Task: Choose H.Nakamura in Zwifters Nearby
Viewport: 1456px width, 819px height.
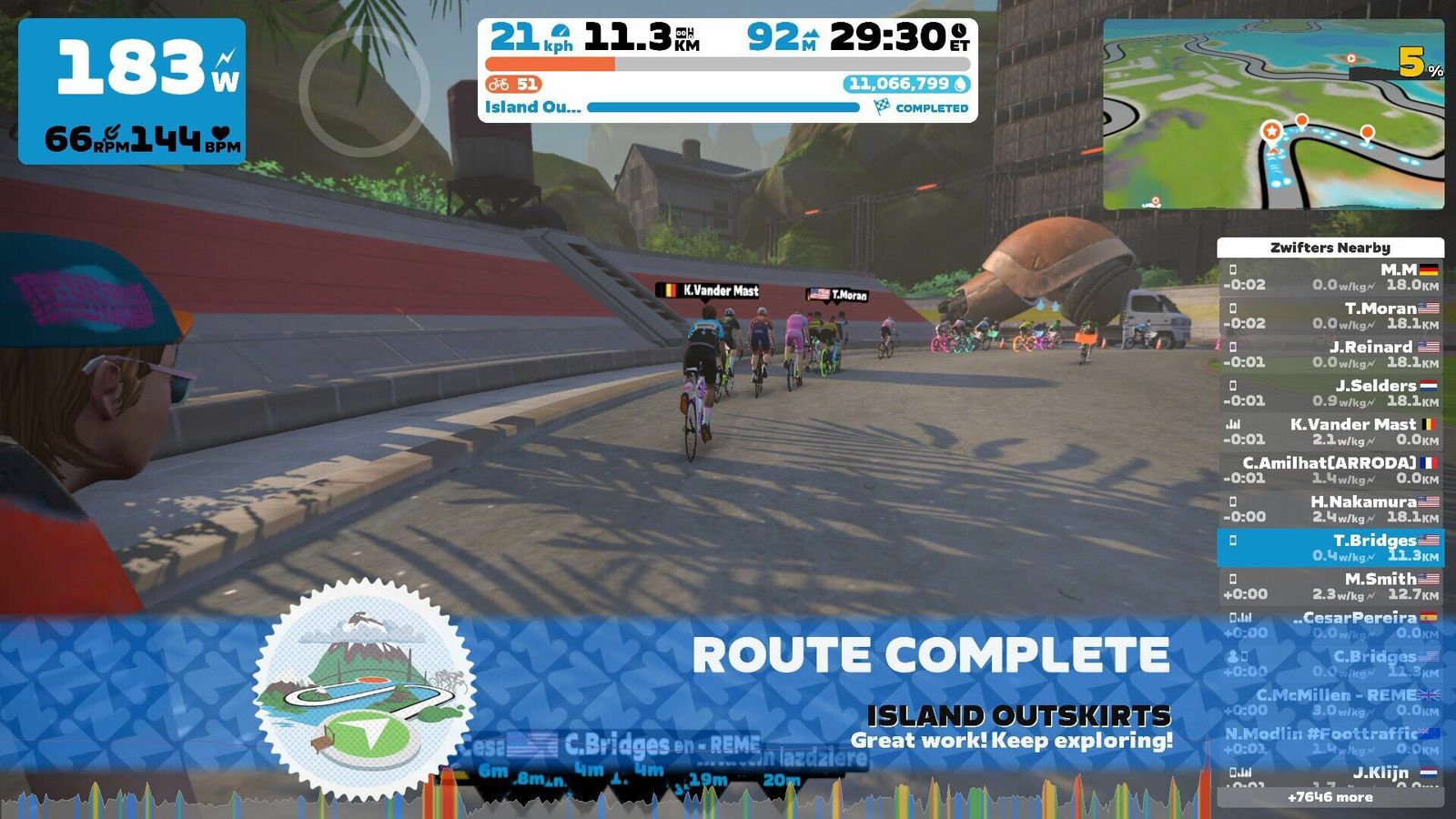Action: (1330, 509)
